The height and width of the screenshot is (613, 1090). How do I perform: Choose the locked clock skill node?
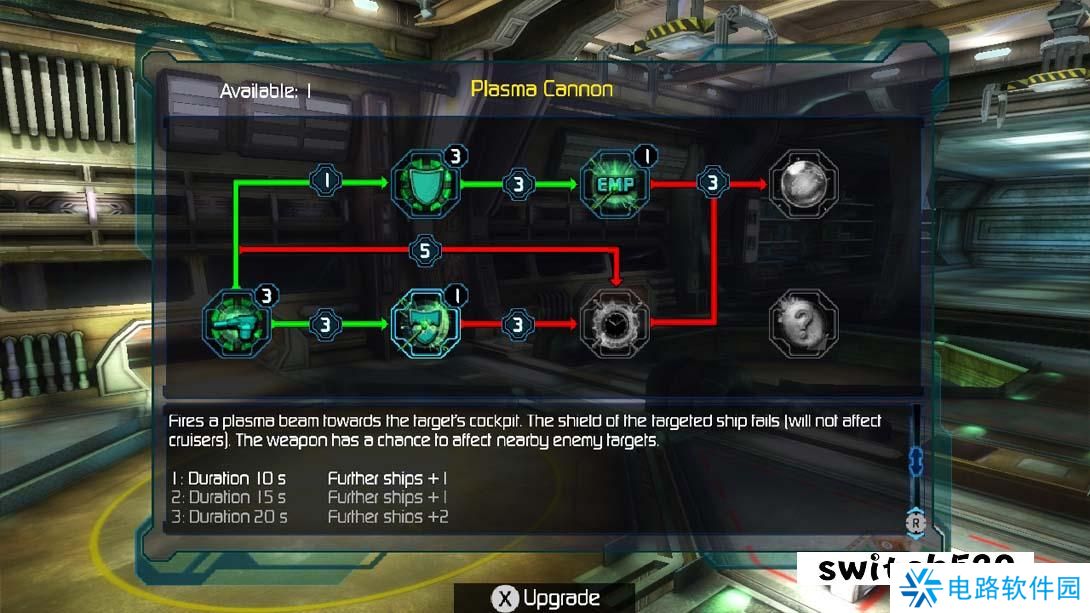(613, 323)
